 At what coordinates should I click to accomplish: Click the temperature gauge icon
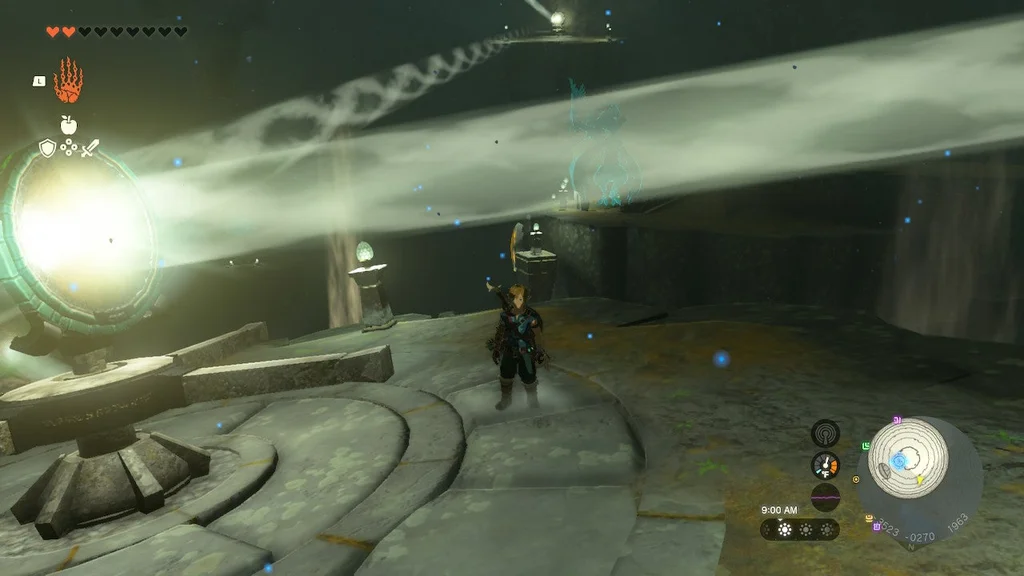[825, 465]
